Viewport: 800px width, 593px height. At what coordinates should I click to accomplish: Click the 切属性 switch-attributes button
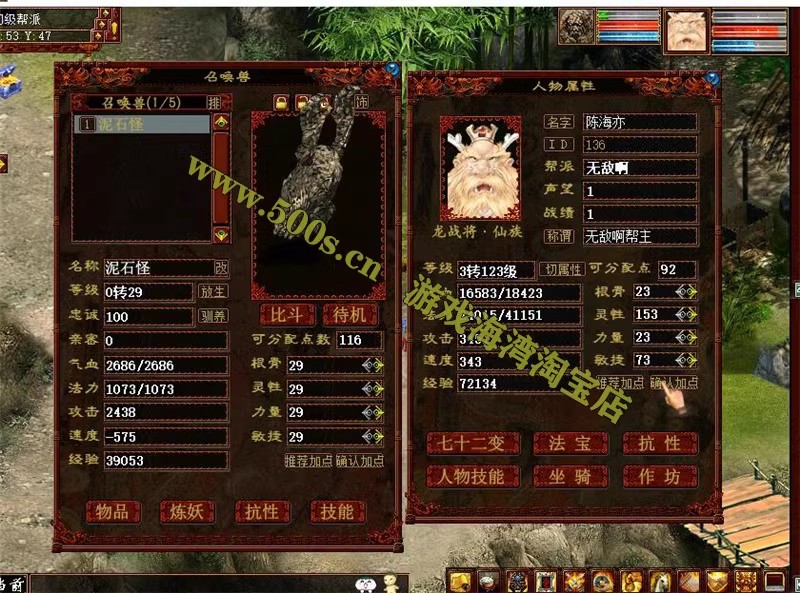click(x=562, y=269)
